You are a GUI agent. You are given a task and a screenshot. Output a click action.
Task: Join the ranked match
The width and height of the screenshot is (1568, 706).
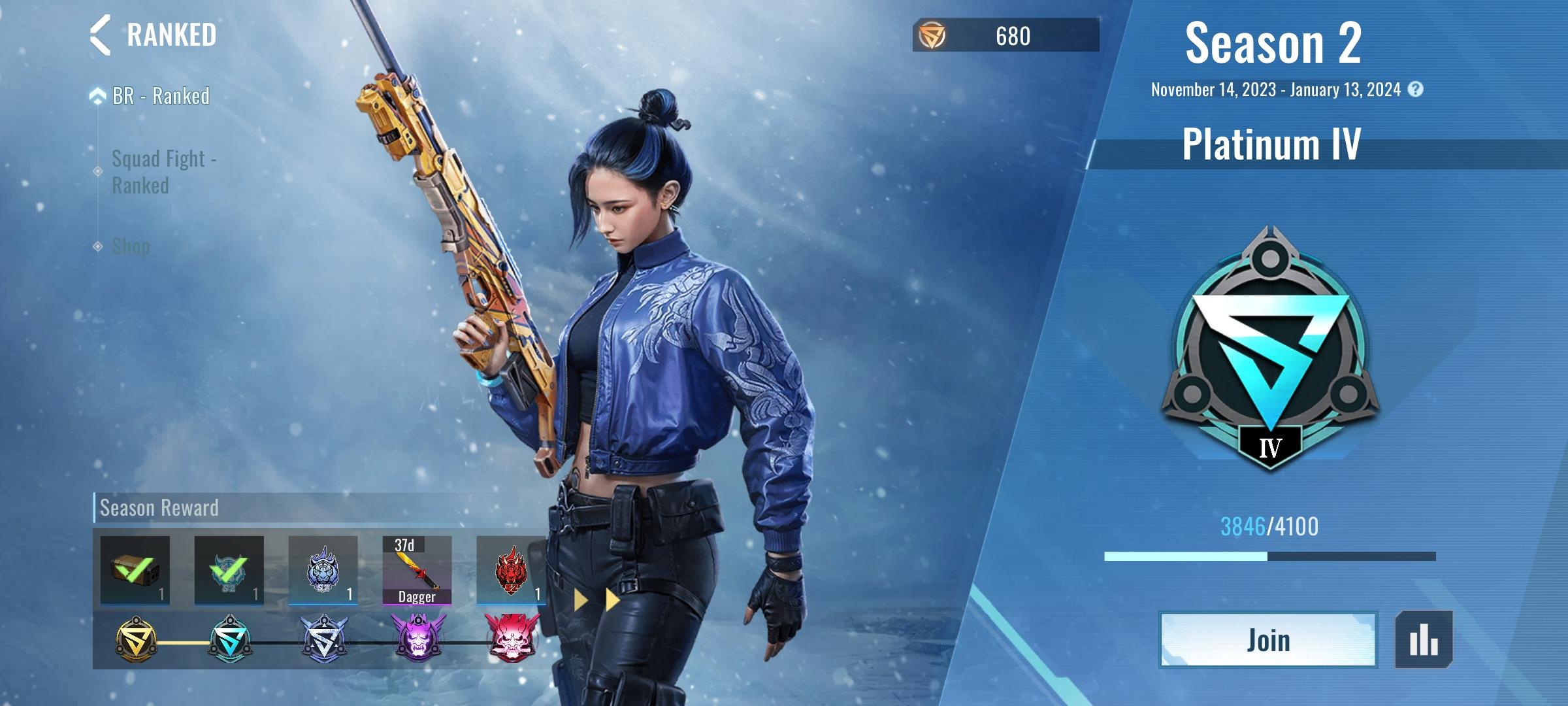tap(1268, 640)
